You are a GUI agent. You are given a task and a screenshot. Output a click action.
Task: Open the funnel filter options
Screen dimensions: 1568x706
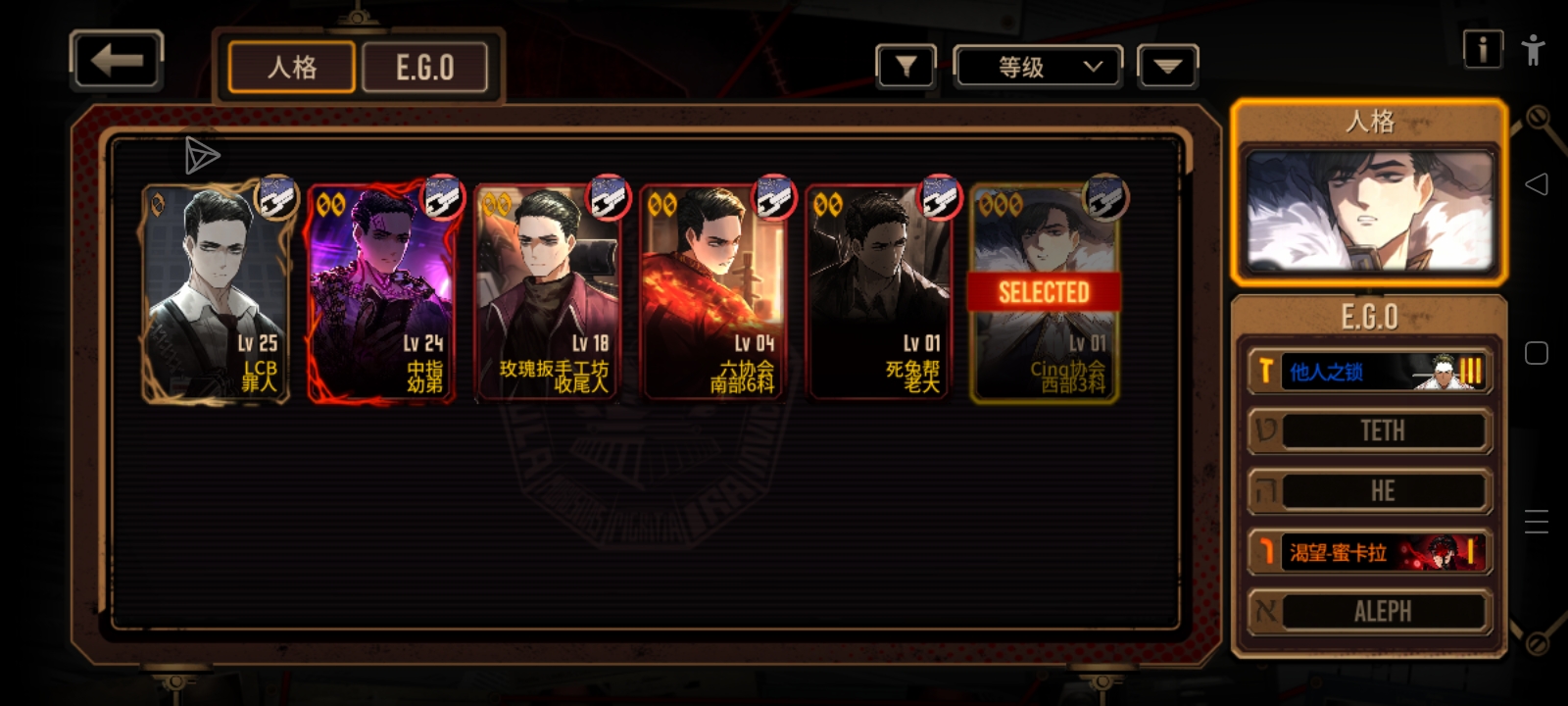pos(906,67)
